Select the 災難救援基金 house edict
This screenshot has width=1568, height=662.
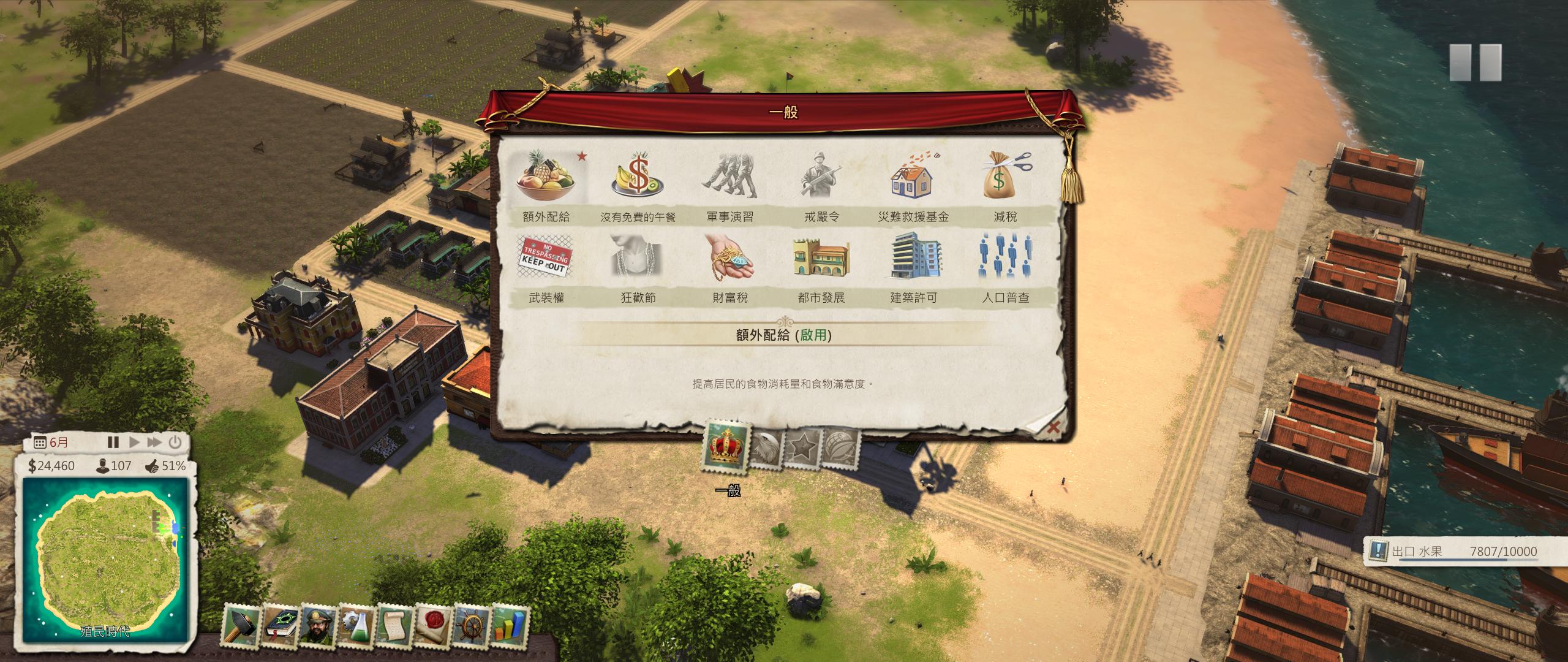[913, 178]
